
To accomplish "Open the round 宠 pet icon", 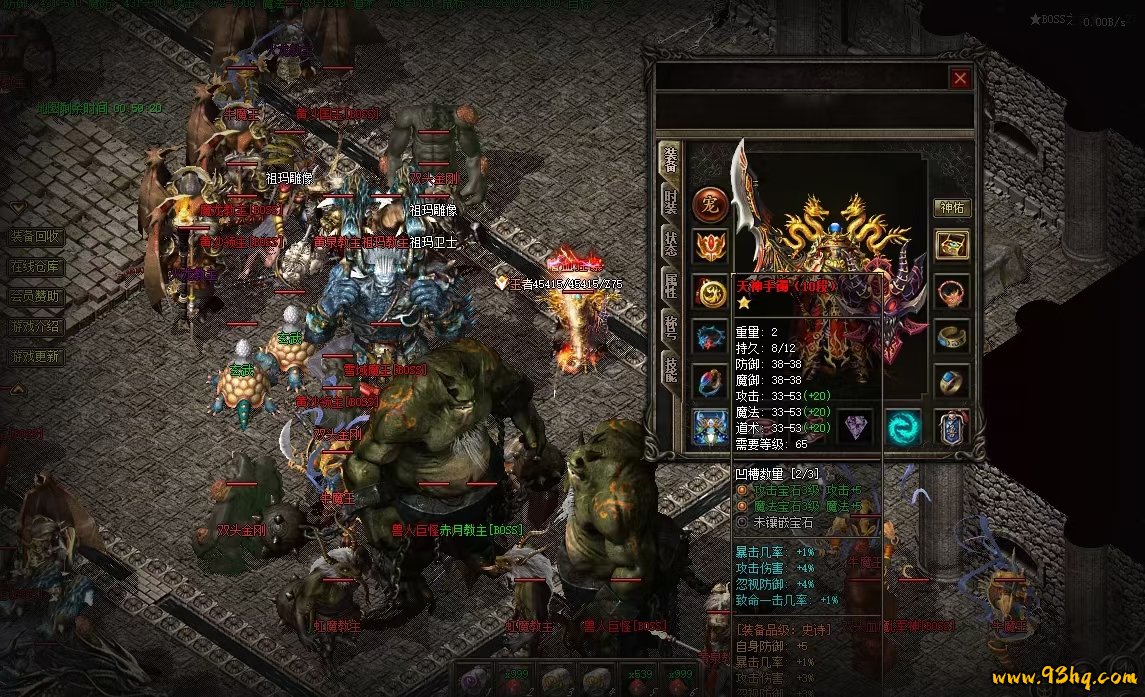I will pos(710,203).
